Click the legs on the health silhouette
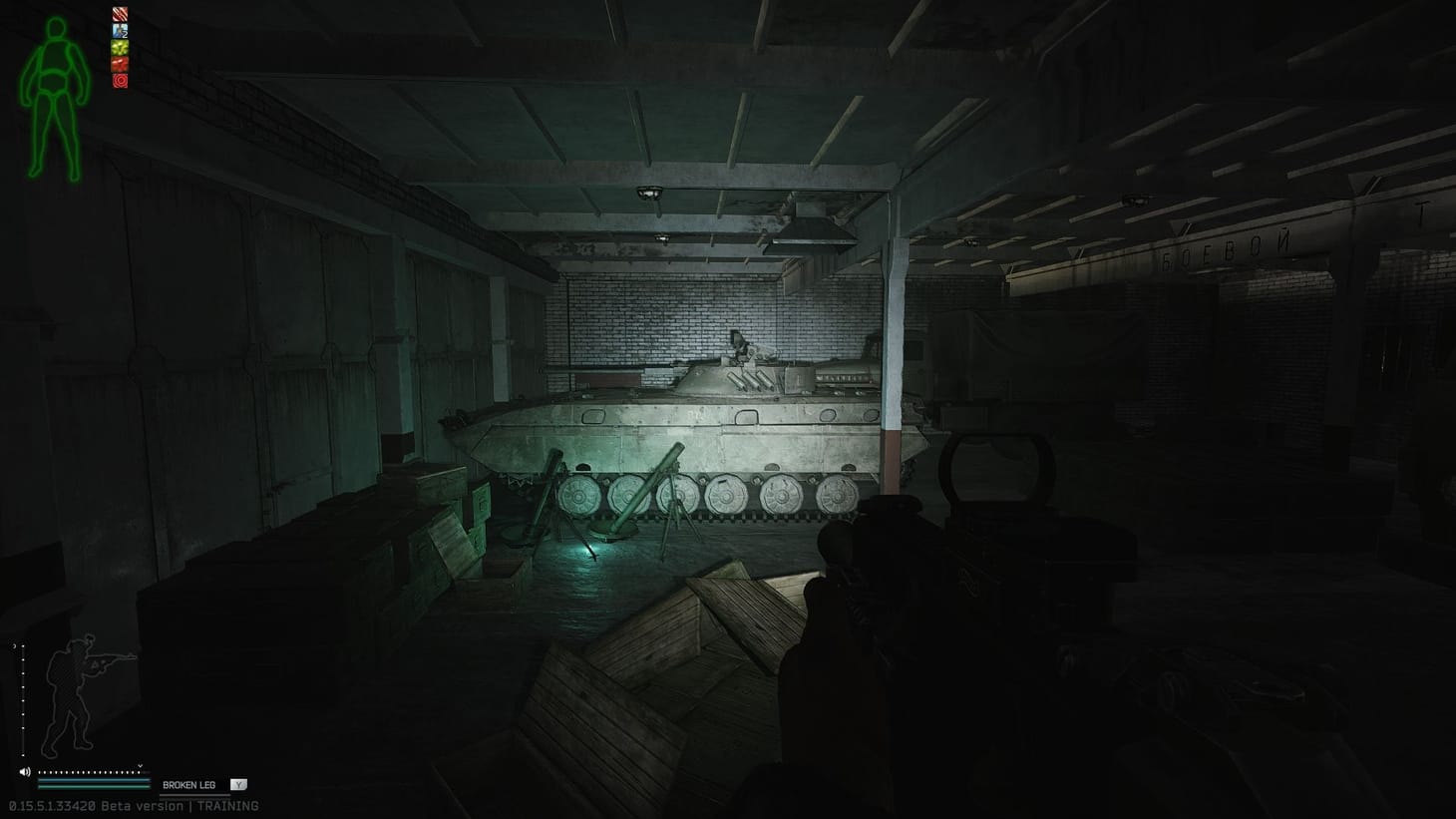 pos(55,140)
